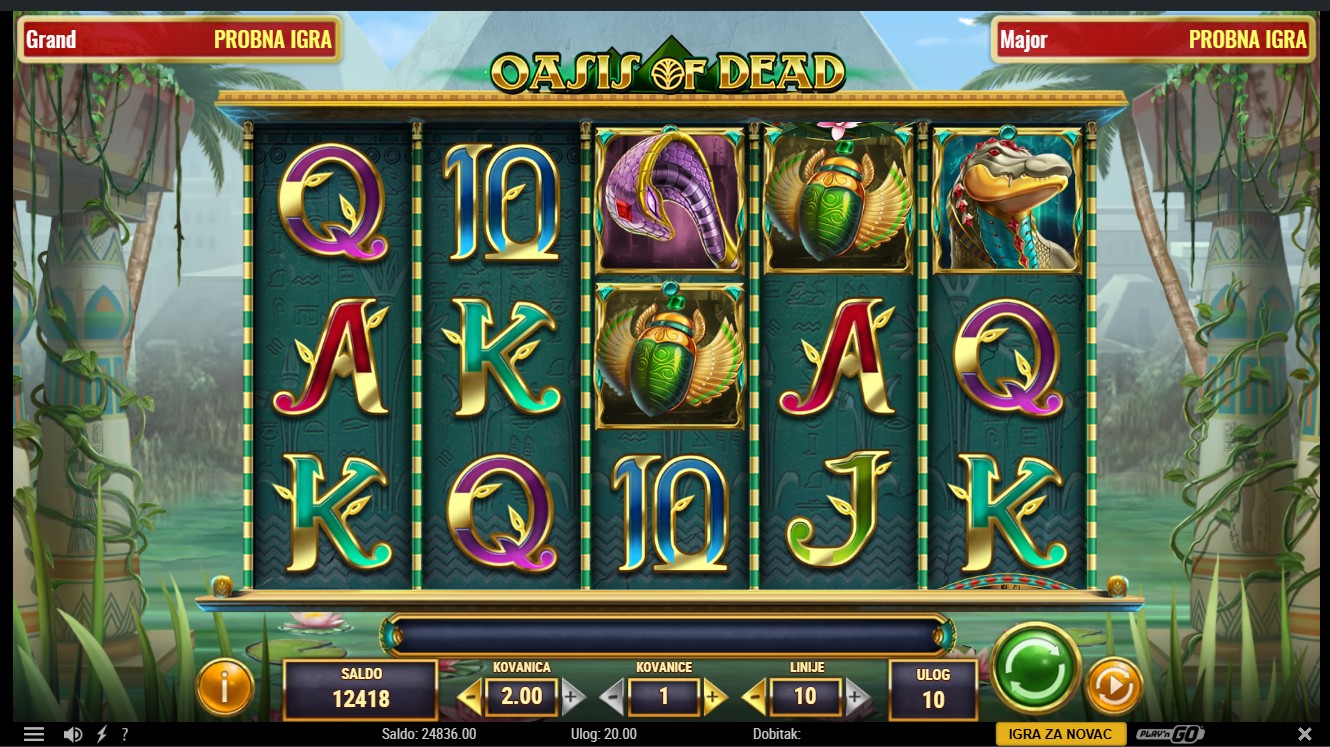Toggle the lightning bolt fast play
Image resolution: width=1330 pixels, height=747 pixels.
(x=101, y=735)
